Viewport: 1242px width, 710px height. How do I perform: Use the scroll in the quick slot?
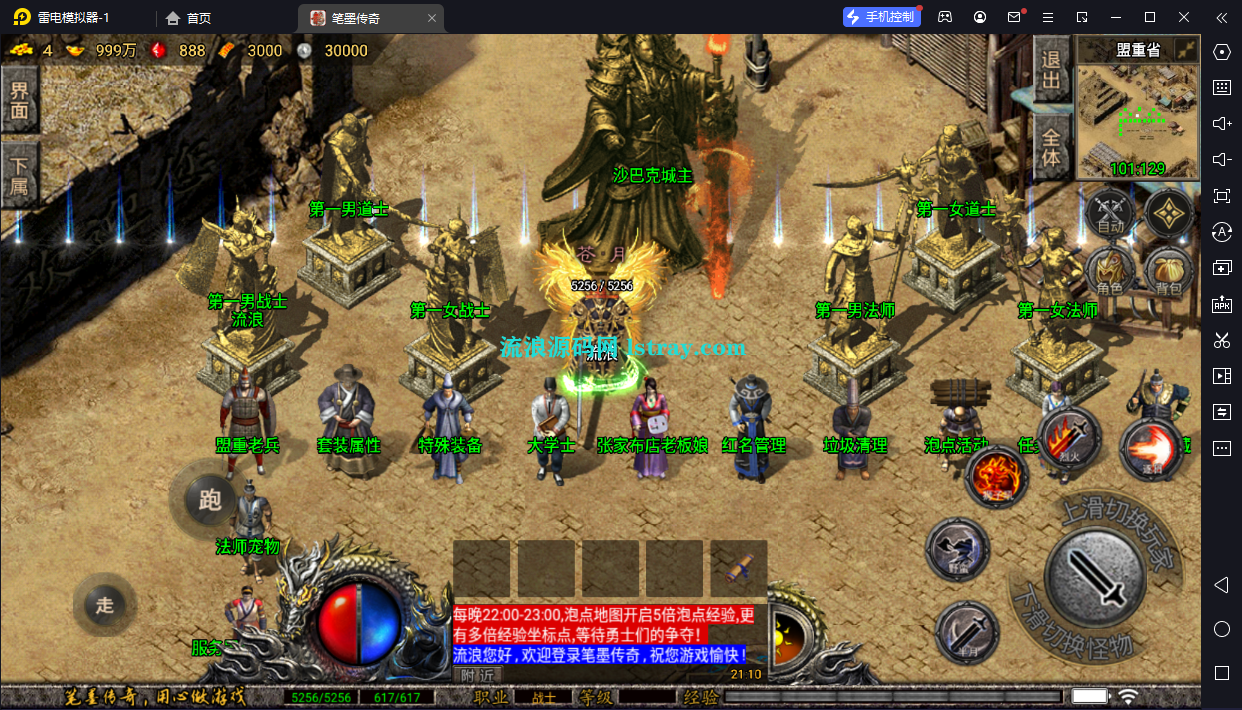(x=738, y=568)
